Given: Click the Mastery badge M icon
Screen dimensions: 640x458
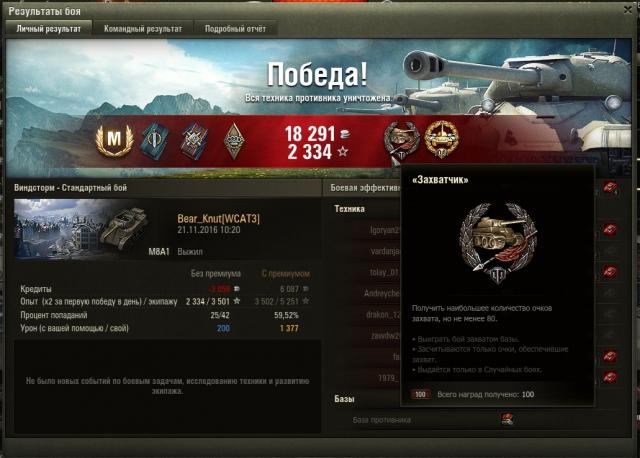Looking at the screenshot, I should coord(113,138).
